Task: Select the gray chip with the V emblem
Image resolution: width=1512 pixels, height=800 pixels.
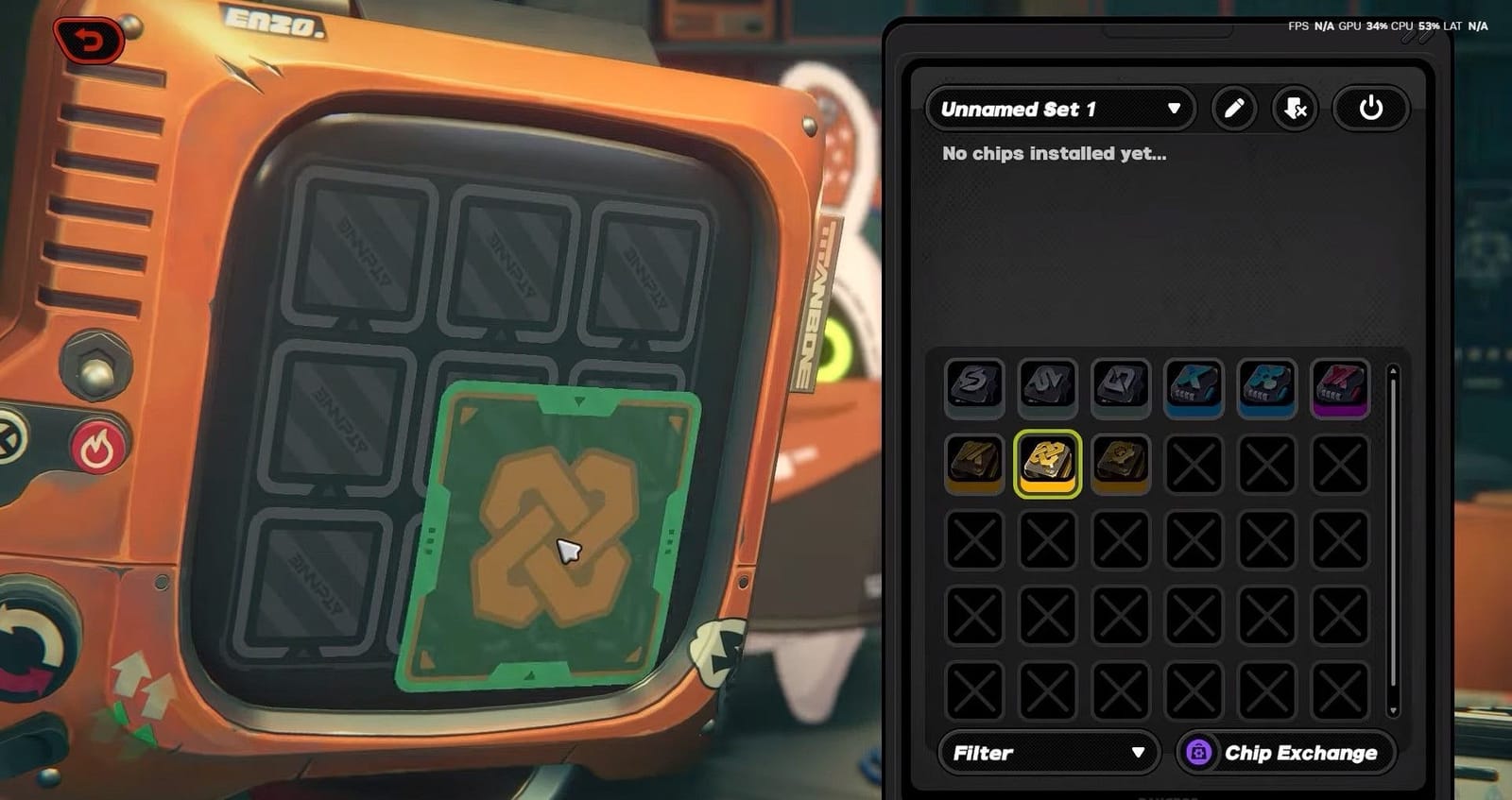Action: (x=1048, y=386)
